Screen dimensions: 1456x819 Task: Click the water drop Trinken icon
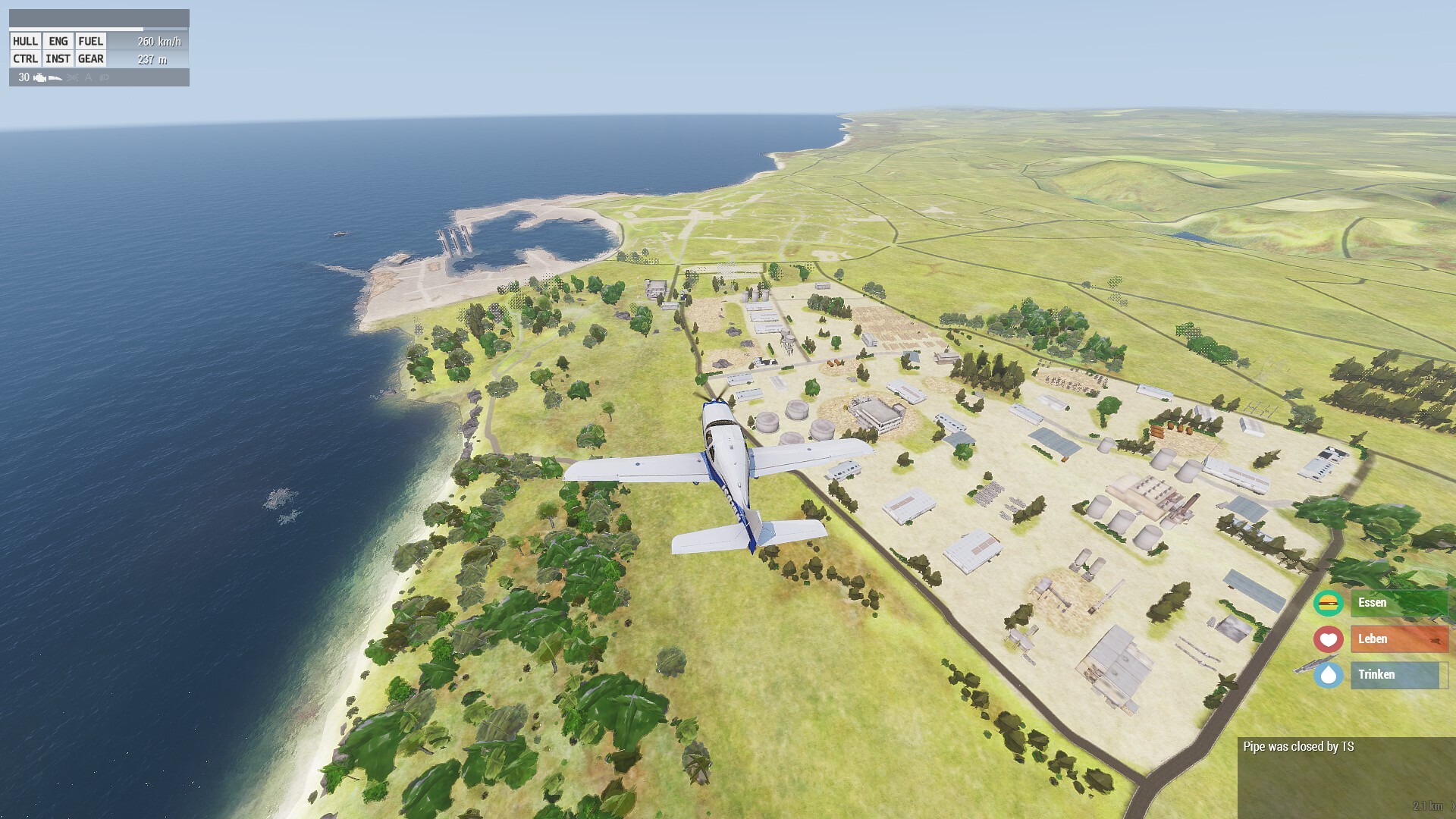pos(1328,675)
